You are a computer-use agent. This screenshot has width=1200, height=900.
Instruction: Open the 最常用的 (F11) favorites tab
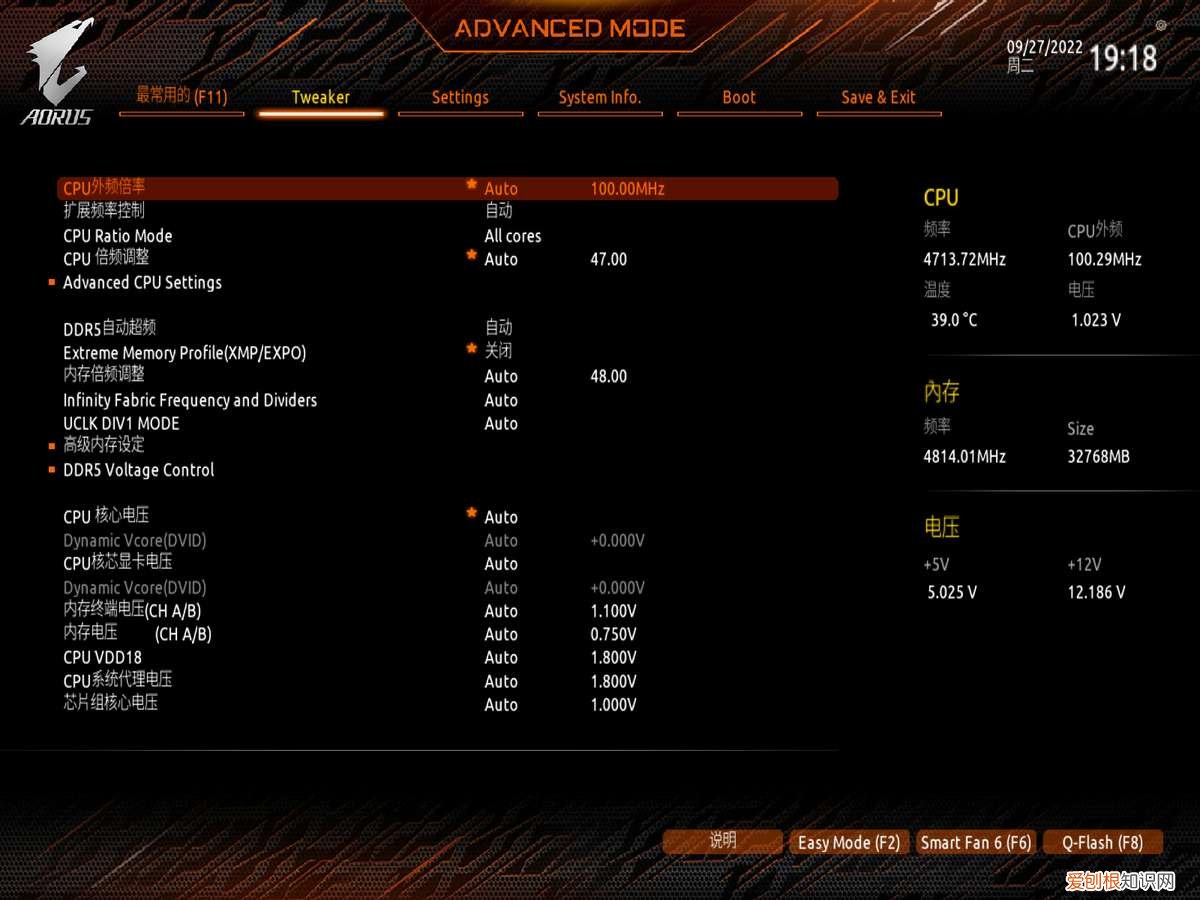click(181, 97)
